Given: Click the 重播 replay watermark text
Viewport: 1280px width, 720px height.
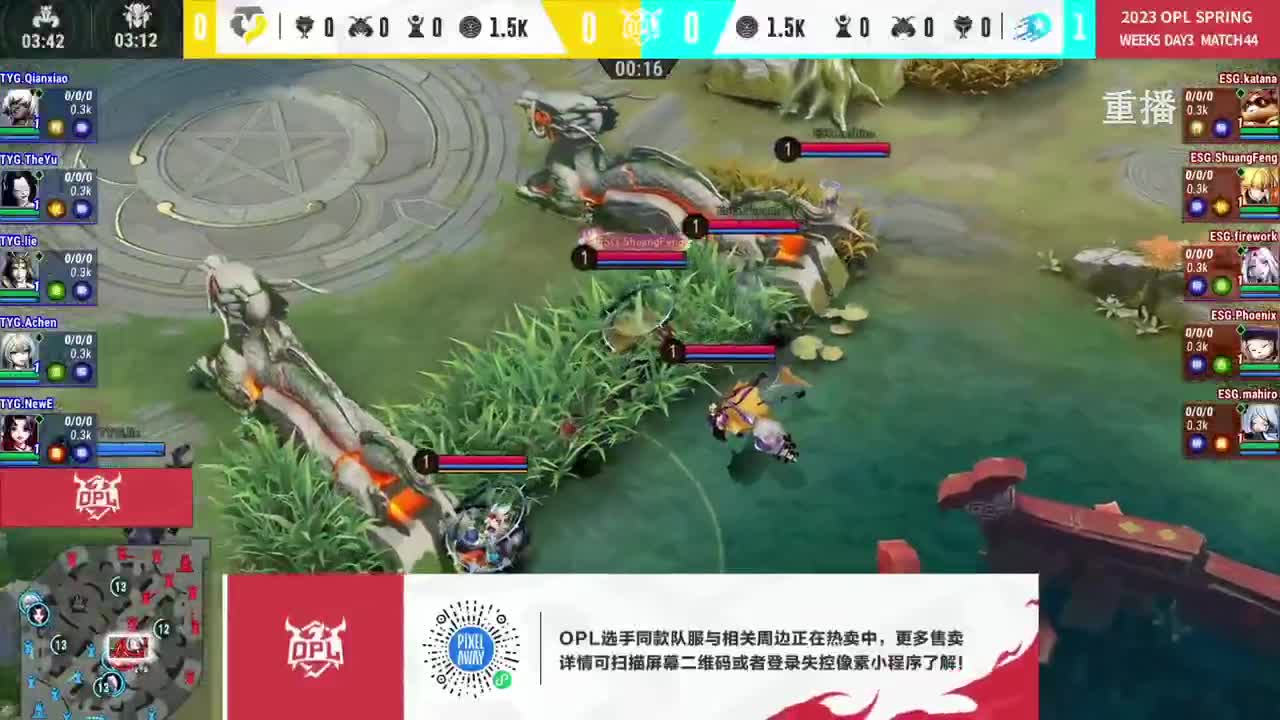Looking at the screenshot, I should 1138,110.
